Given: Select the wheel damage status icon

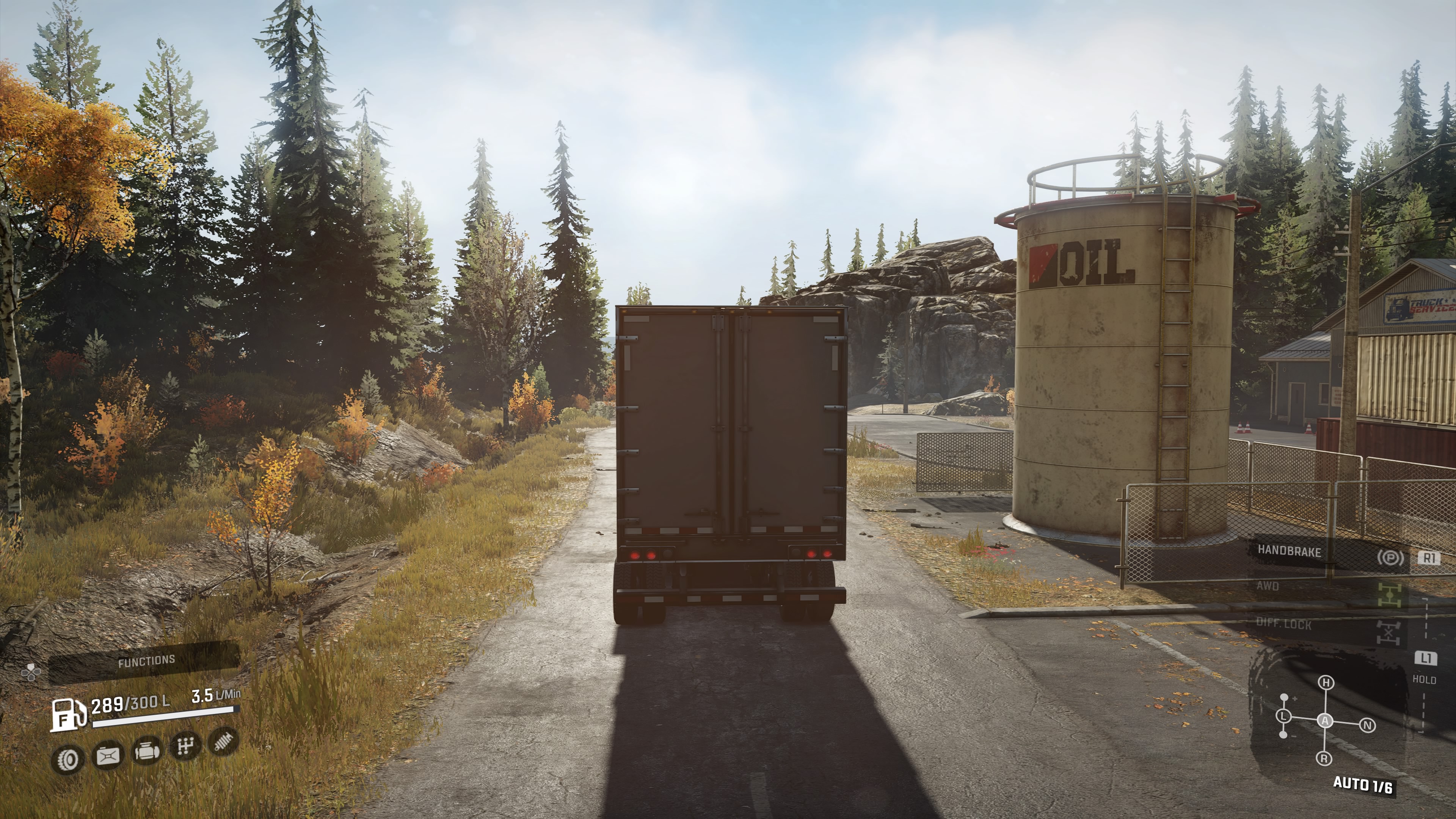Looking at the screenshot, I should (68, 758).
